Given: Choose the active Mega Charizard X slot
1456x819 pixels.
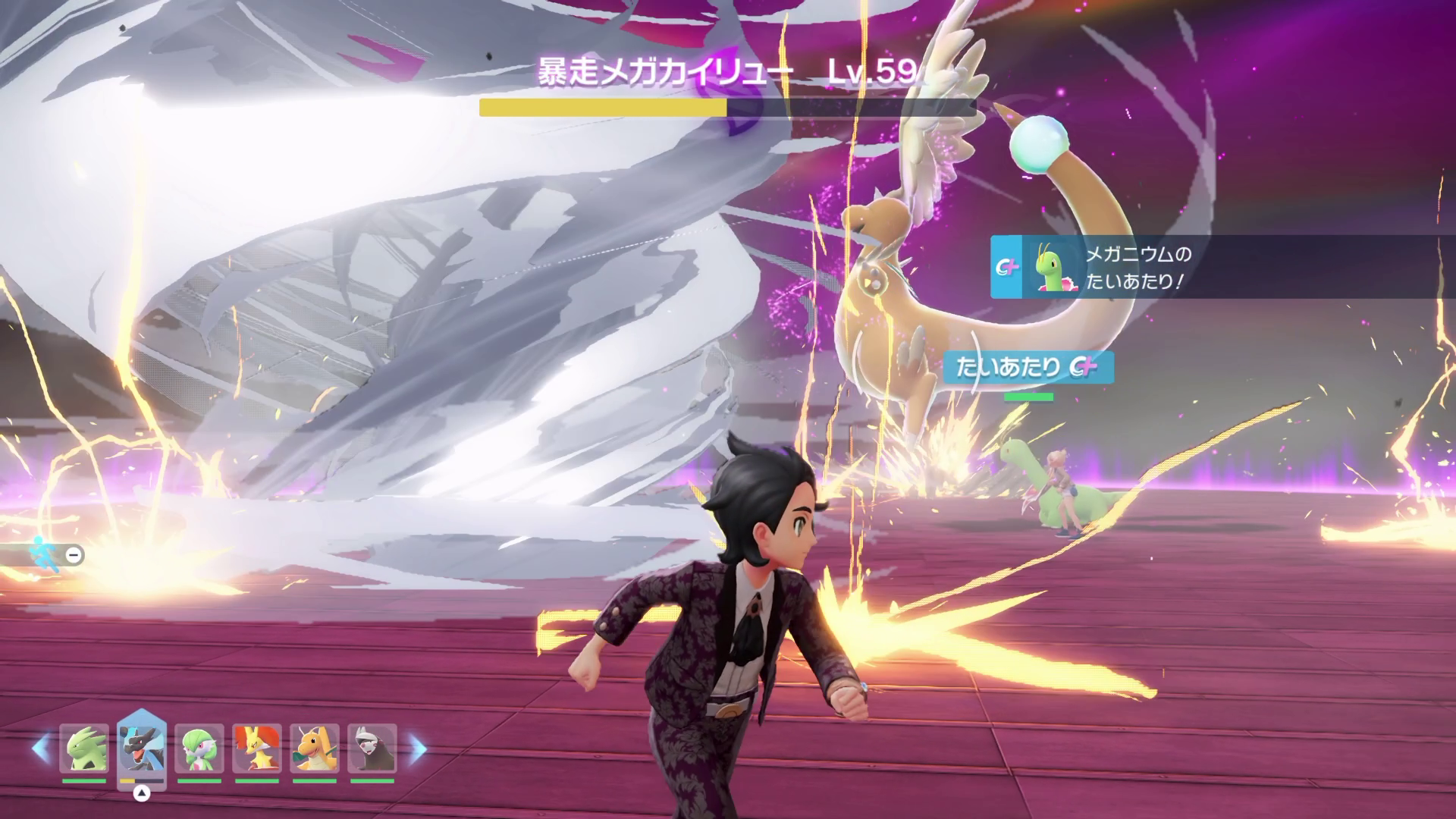Looking at the screenshot, I should pyautogui.click(x=142, y=747).
